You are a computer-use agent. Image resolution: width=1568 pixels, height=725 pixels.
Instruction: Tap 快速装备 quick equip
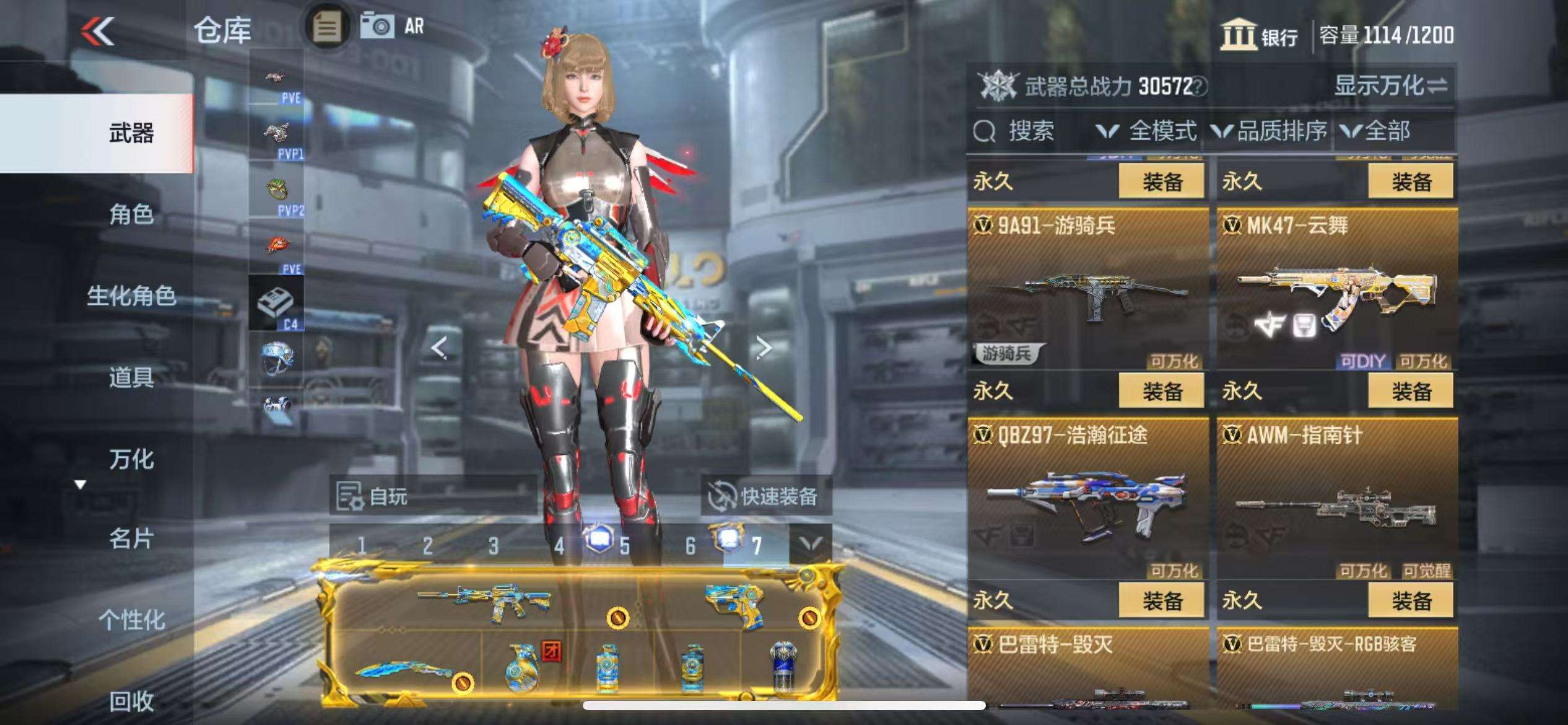765,496
